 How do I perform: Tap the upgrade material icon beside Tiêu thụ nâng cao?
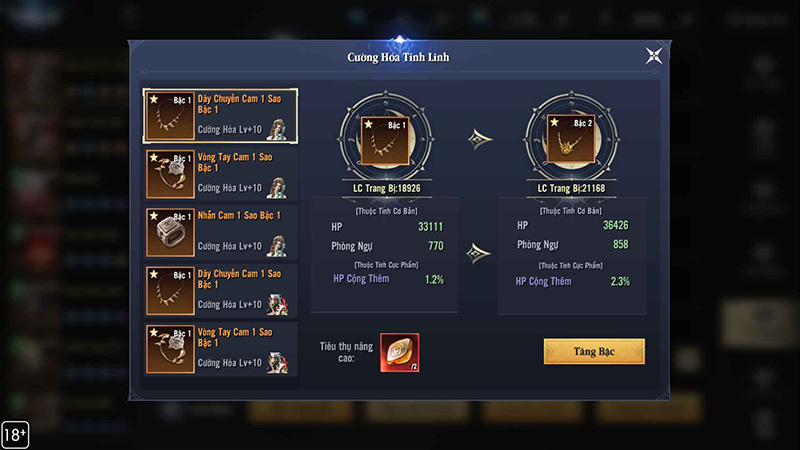[x=399, y=352]
